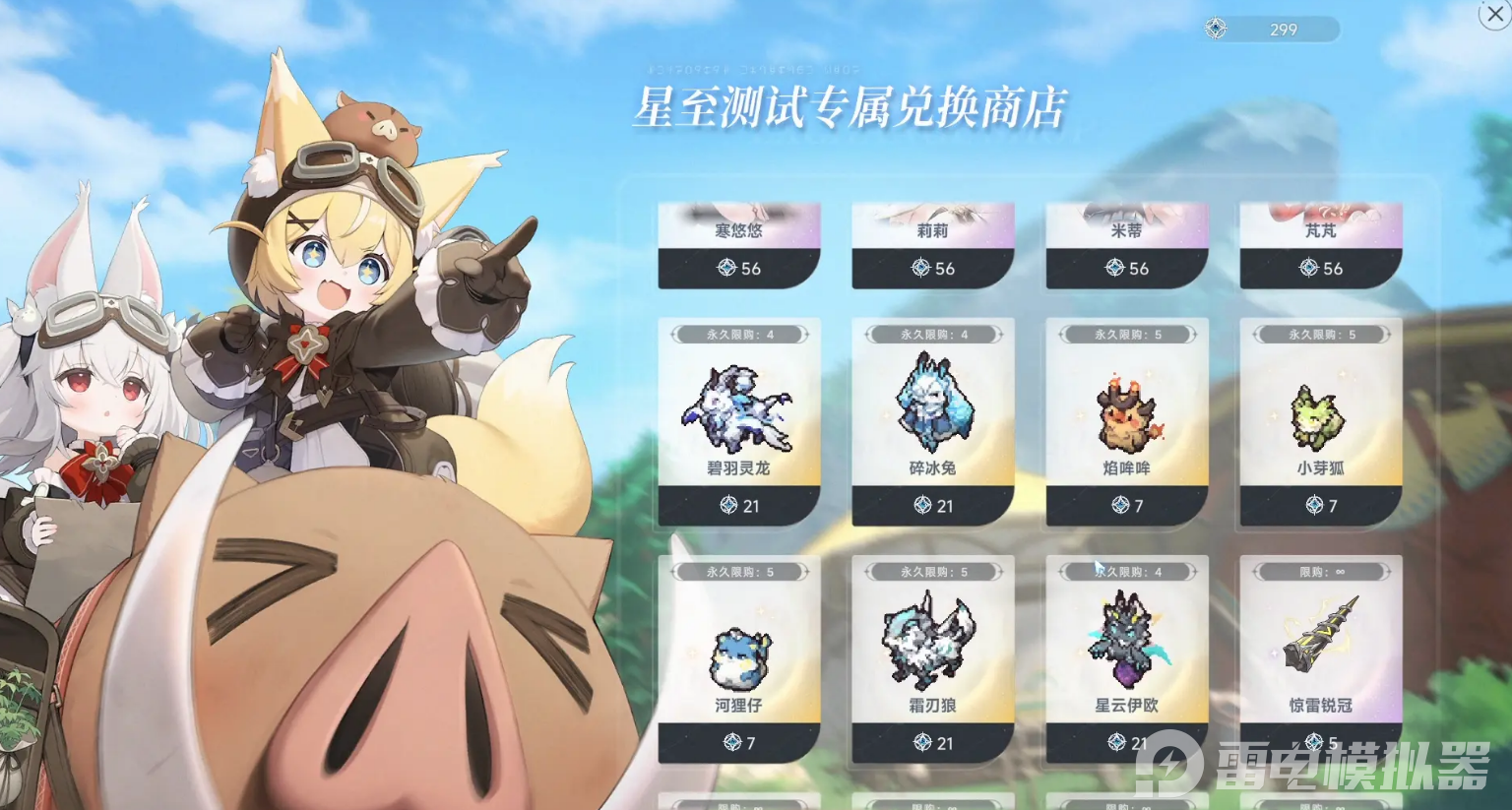Image resolution: width=1512 pixels, height=810 pixels.
Task: Click the 56 price button under 寒悠悠
Action: pos(739,268)
